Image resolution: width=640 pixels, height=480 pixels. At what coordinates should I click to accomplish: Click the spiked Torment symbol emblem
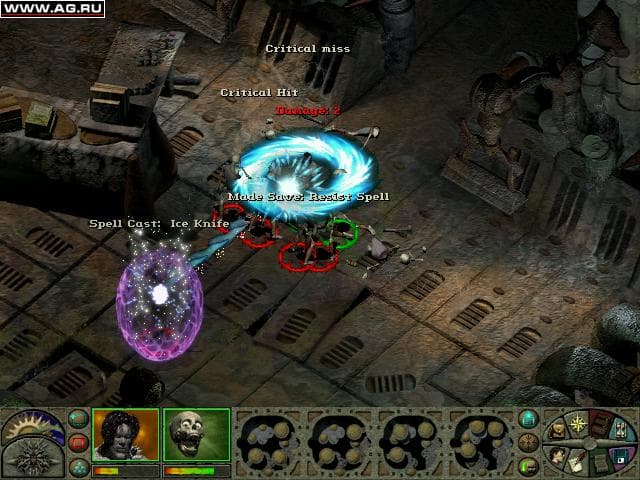click(x=32, y=458)
